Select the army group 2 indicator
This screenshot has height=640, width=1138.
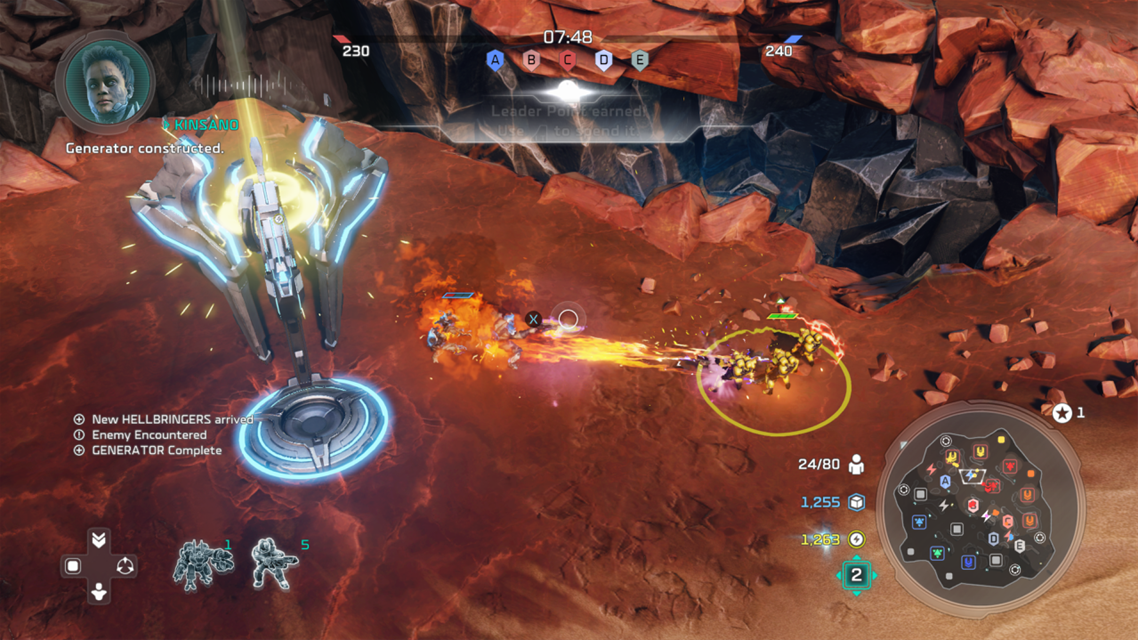856,575
